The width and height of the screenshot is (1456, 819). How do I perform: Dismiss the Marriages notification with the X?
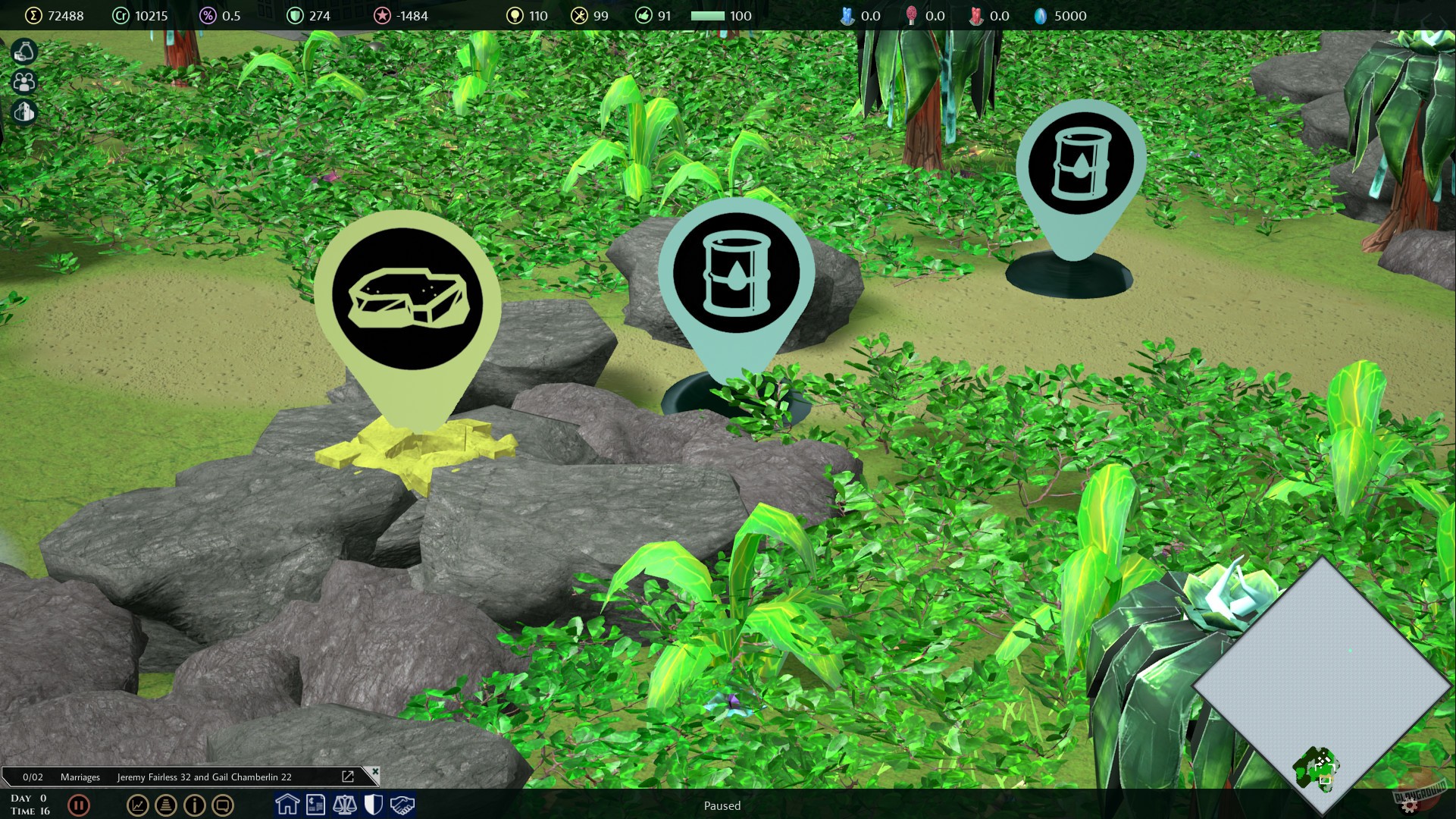375,771
